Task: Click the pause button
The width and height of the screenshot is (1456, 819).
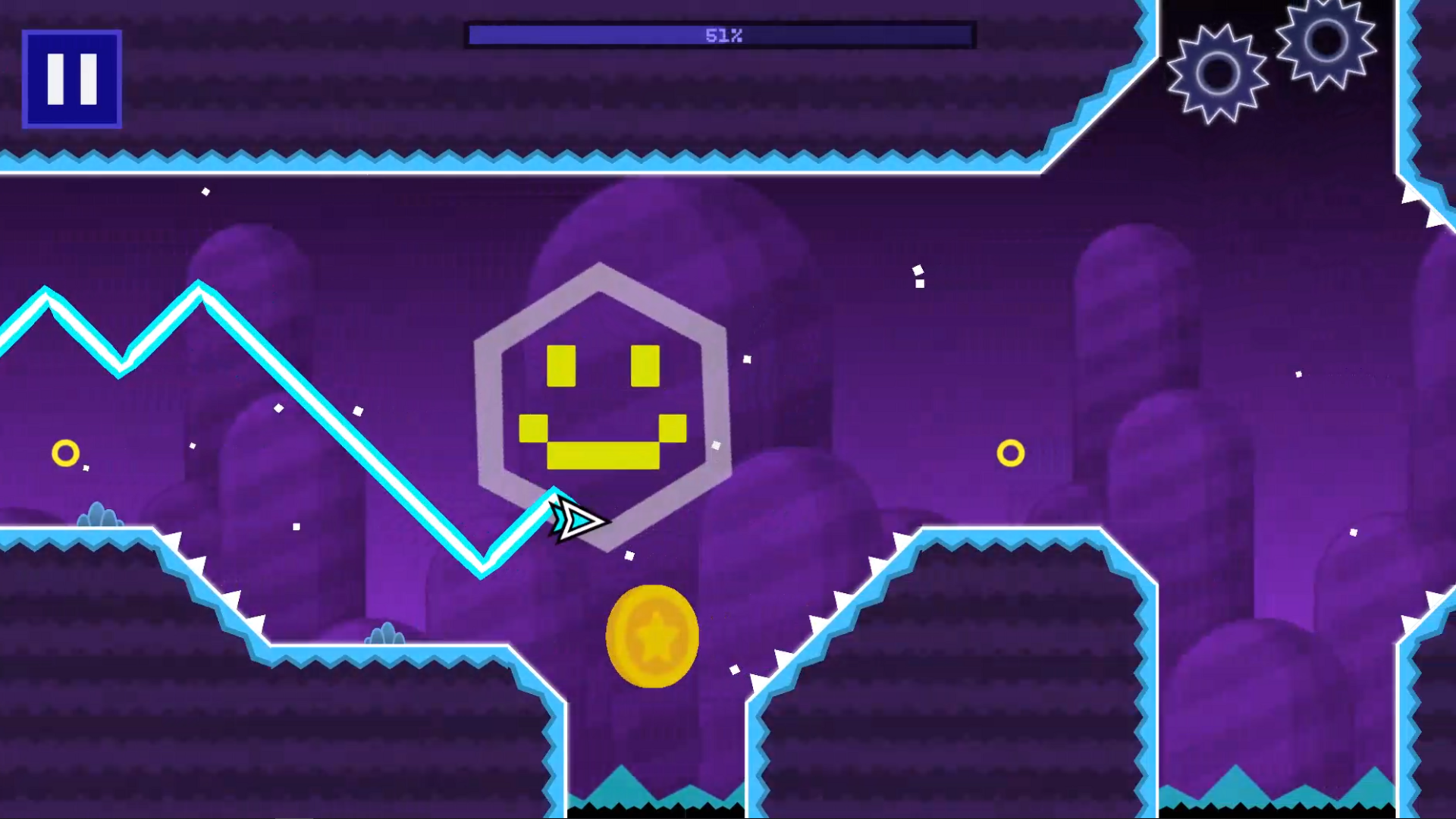Action: (71, 78)
